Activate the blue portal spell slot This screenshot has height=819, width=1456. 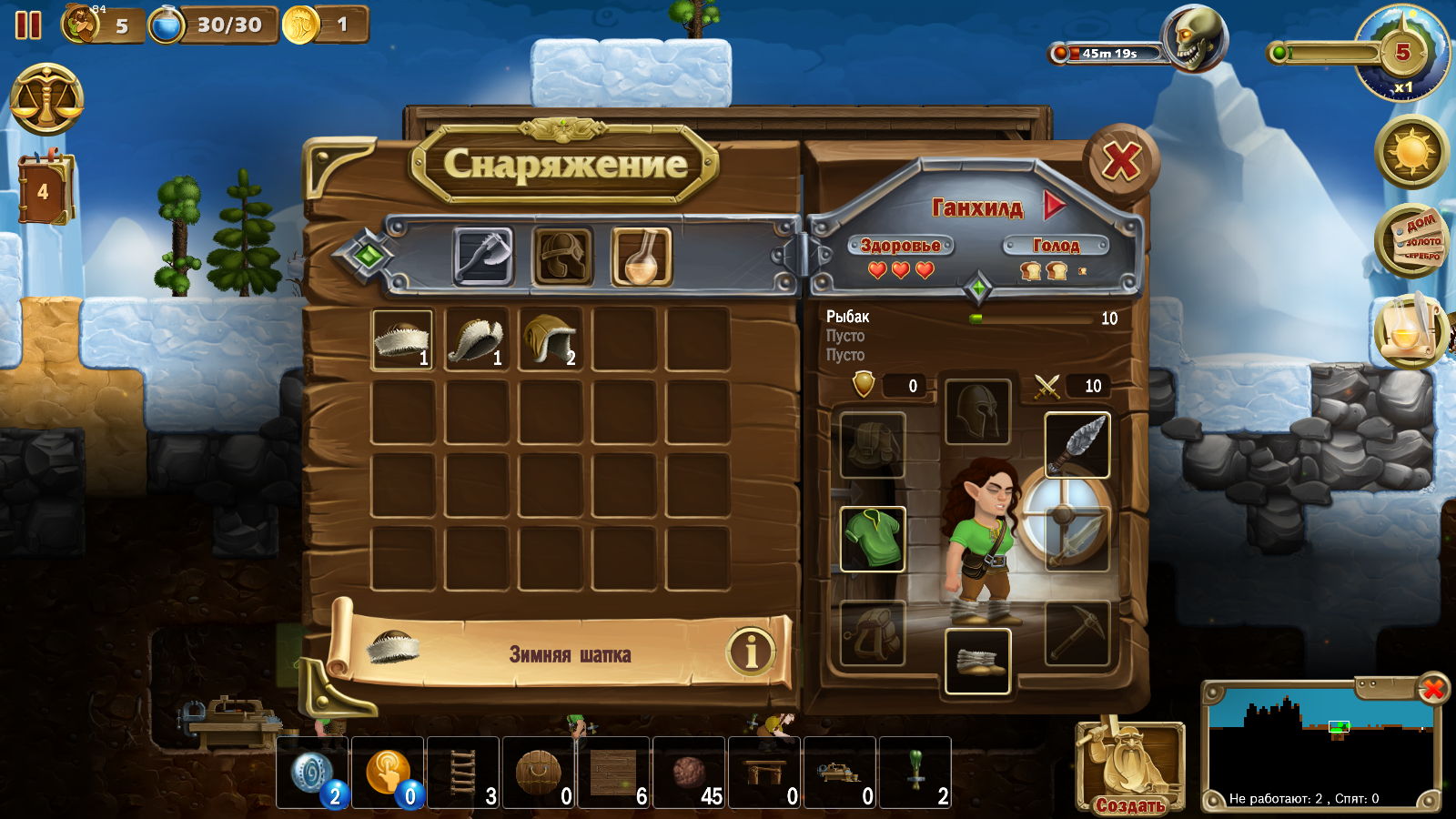tap(313, 773)
